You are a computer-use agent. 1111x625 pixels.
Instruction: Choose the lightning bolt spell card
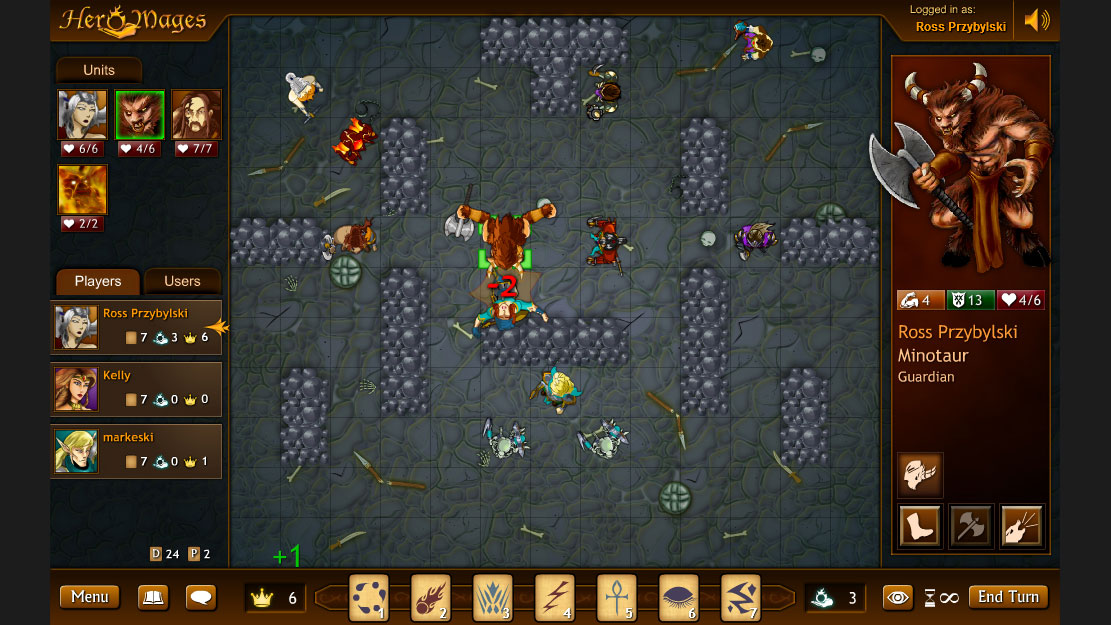tap(554, 598)
